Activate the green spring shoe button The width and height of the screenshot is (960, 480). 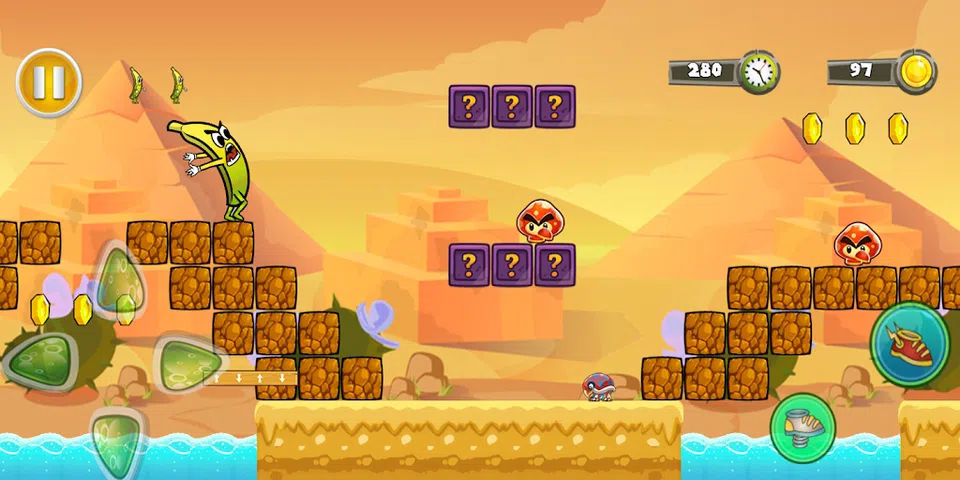pyautogui.click(x=802, y=427)
